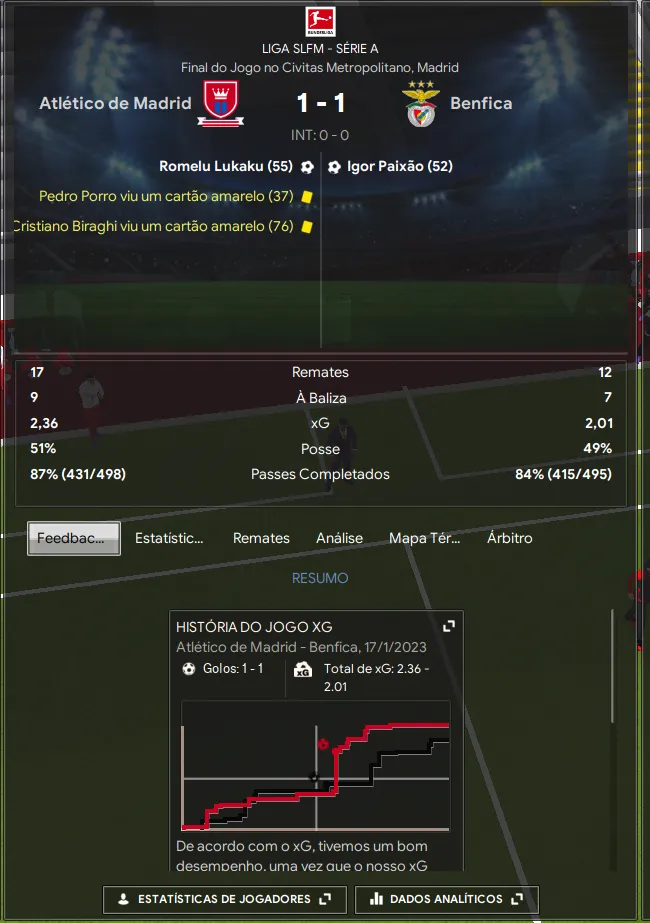This screenshot has width=650, height=923.
Task: Open Estatísticas de Jogadores panel
Action: (x=224, y=899)
